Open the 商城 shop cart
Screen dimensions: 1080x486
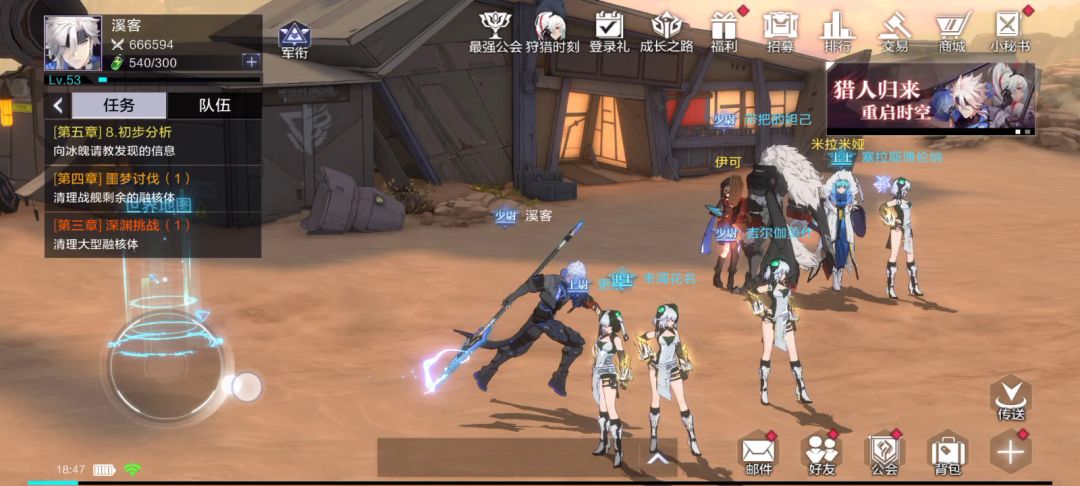tap(951, 31)
